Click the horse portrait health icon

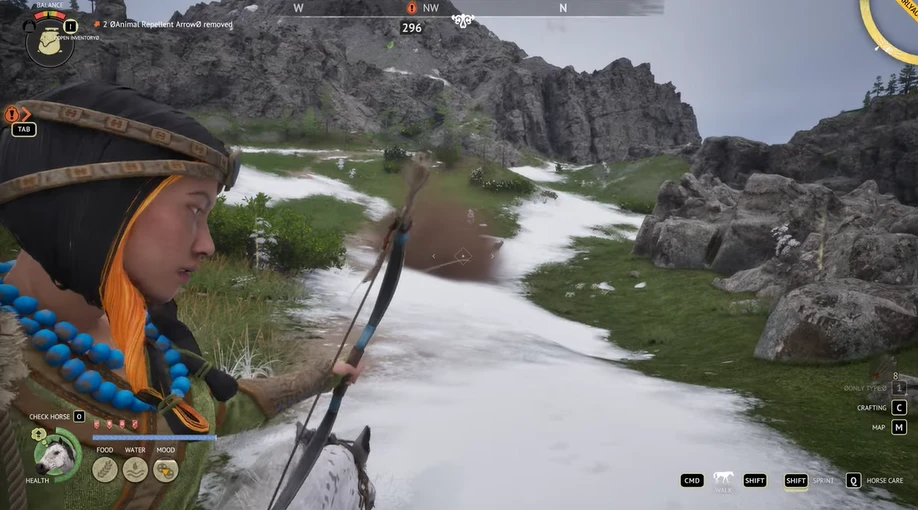(x=56, y=456)
